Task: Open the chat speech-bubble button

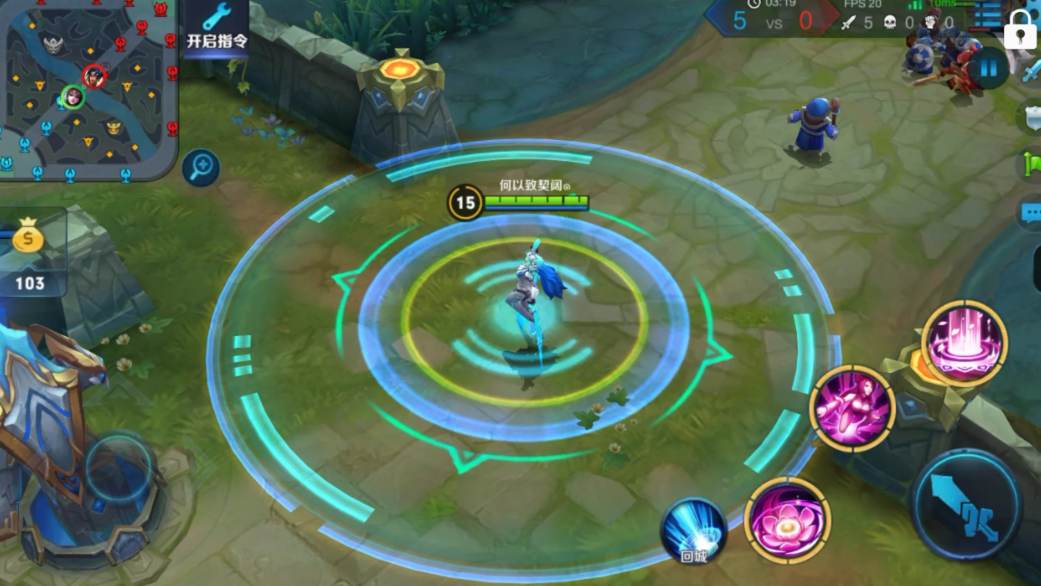Action: click(1031, 212)
